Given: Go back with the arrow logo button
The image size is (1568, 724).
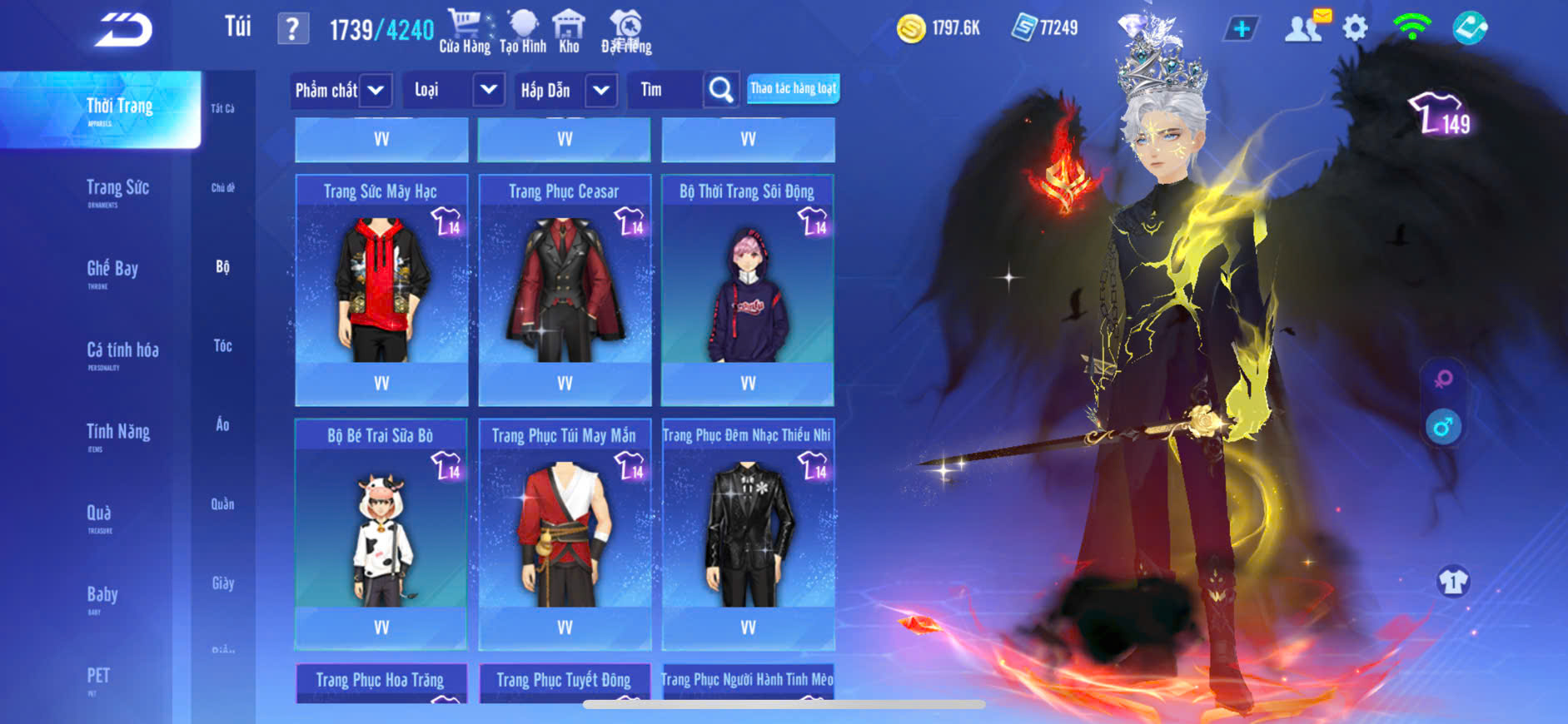Looking at the screenshot, I should [123, 30].
